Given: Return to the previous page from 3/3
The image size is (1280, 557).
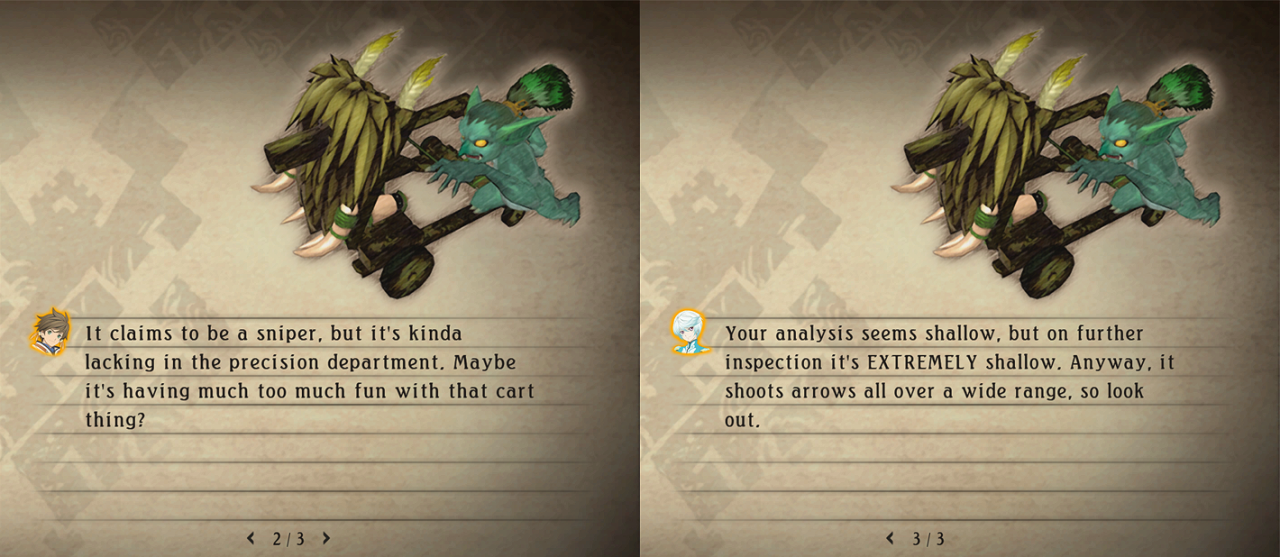Looking at the screenshot, I should coord(891,538).
